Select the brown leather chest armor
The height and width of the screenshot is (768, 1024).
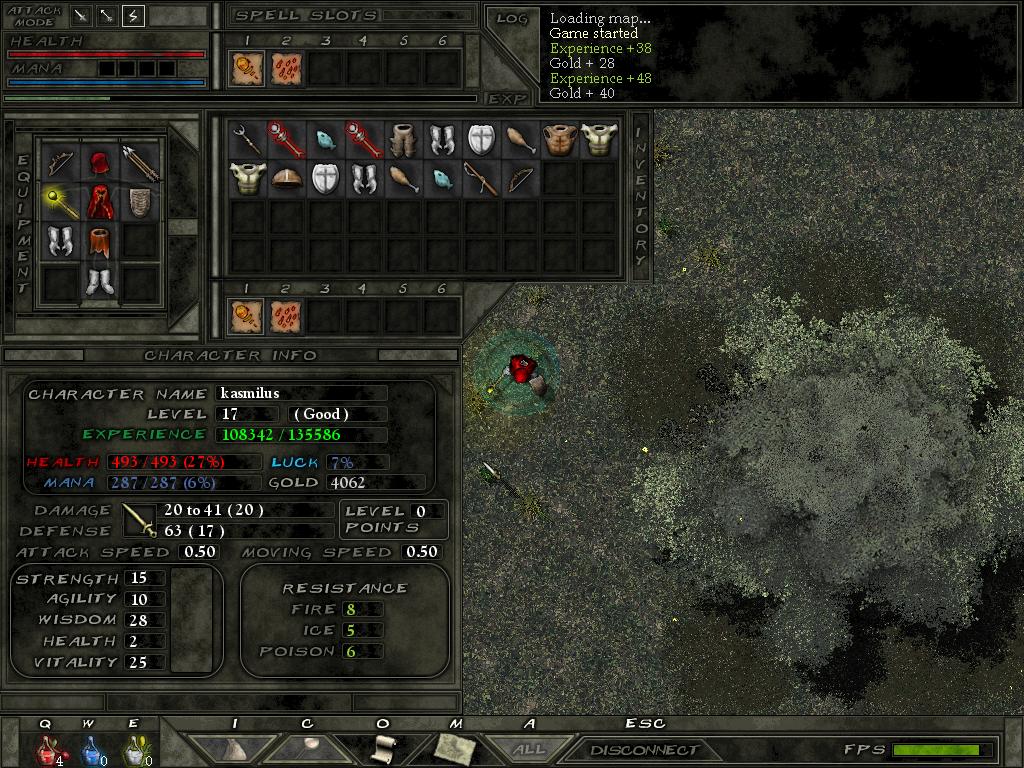(x=559, y=139)
